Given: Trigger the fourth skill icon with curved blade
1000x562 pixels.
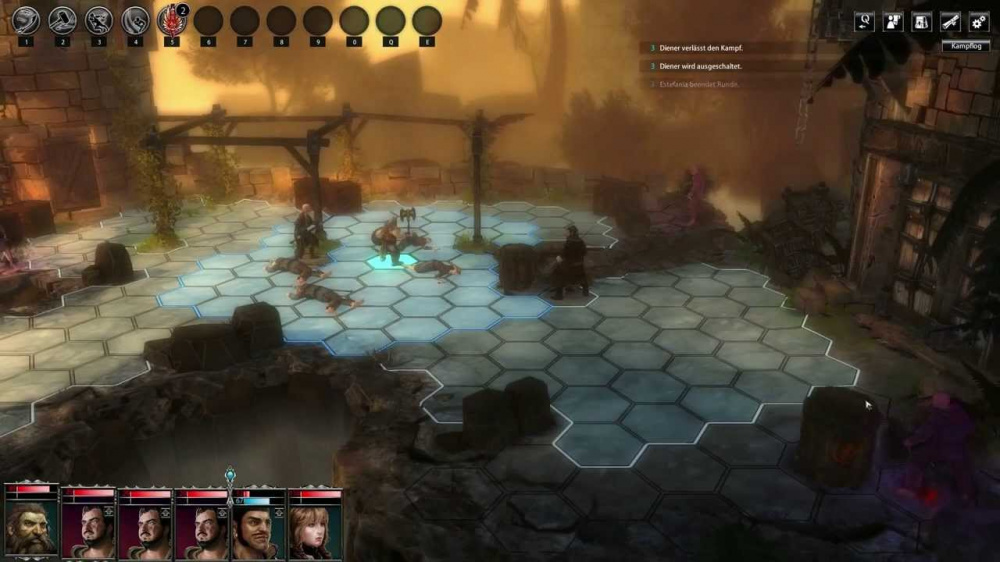Looking at the screenshot, I should pos(135,19).
